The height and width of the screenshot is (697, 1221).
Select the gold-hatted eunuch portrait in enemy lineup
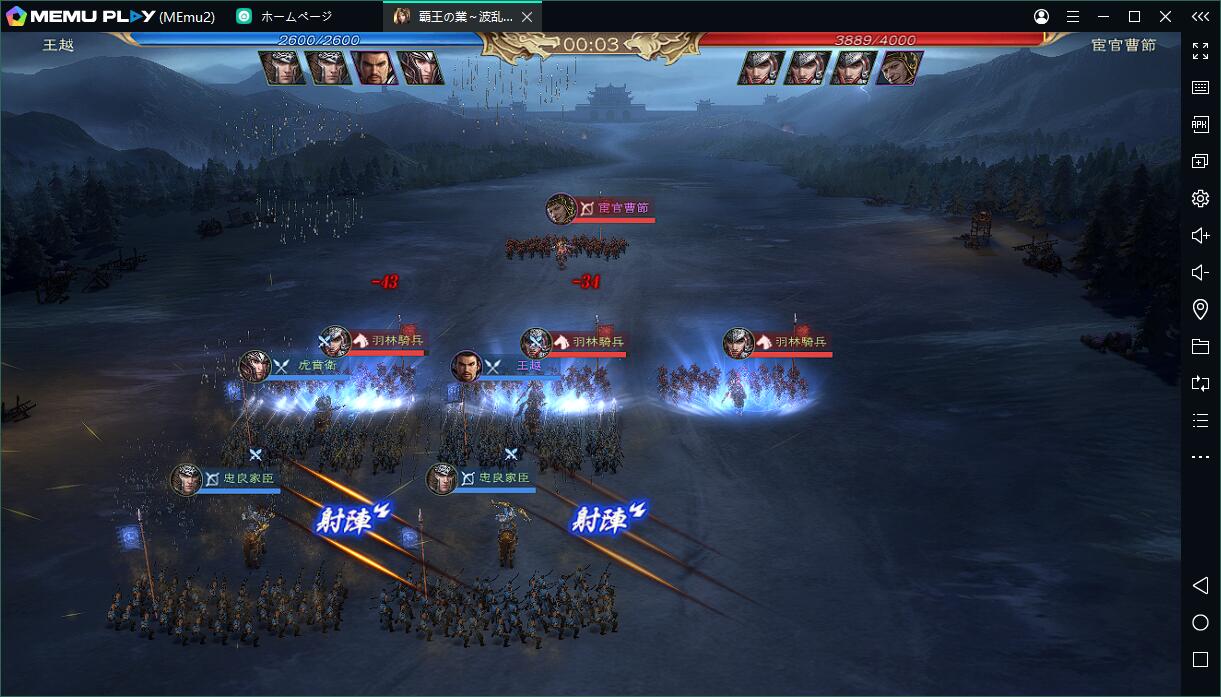[899, 67]
